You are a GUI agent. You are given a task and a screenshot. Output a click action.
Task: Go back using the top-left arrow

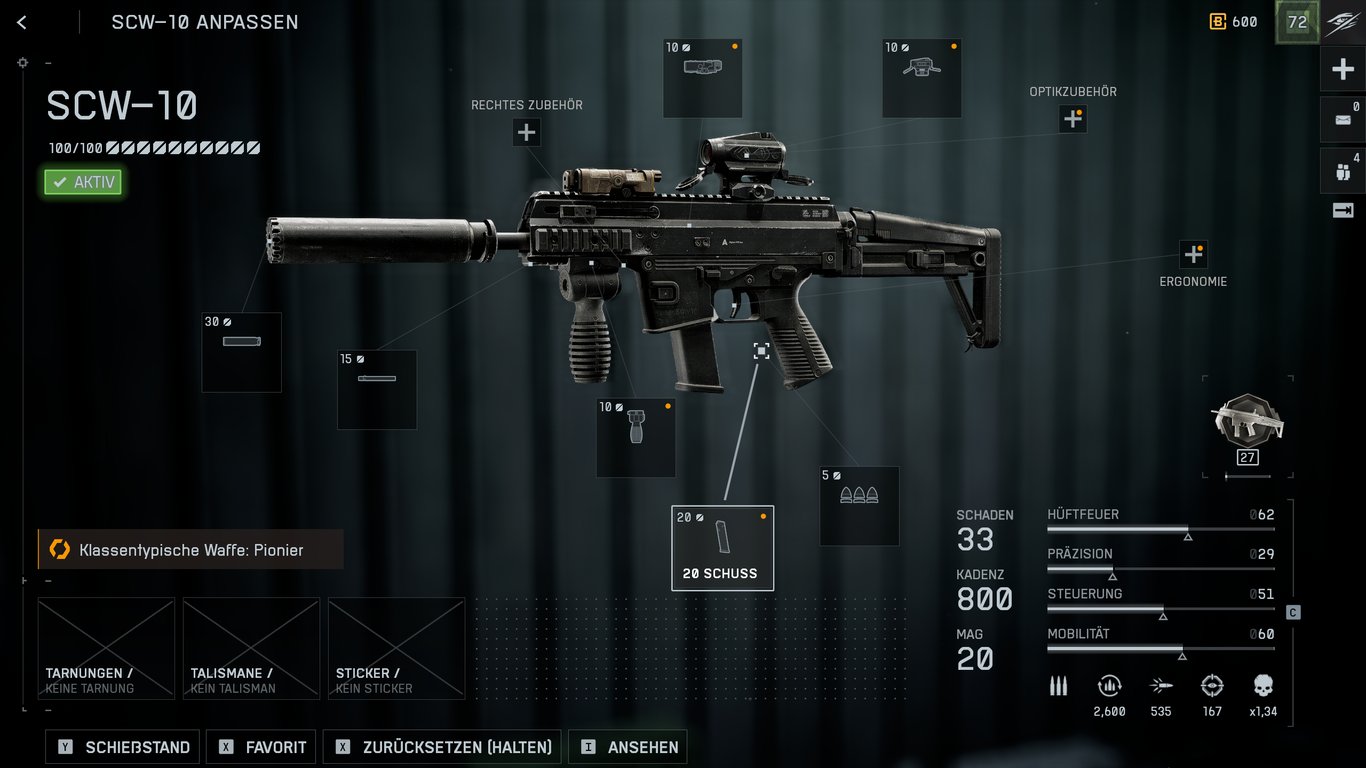(x=22, y=22)
